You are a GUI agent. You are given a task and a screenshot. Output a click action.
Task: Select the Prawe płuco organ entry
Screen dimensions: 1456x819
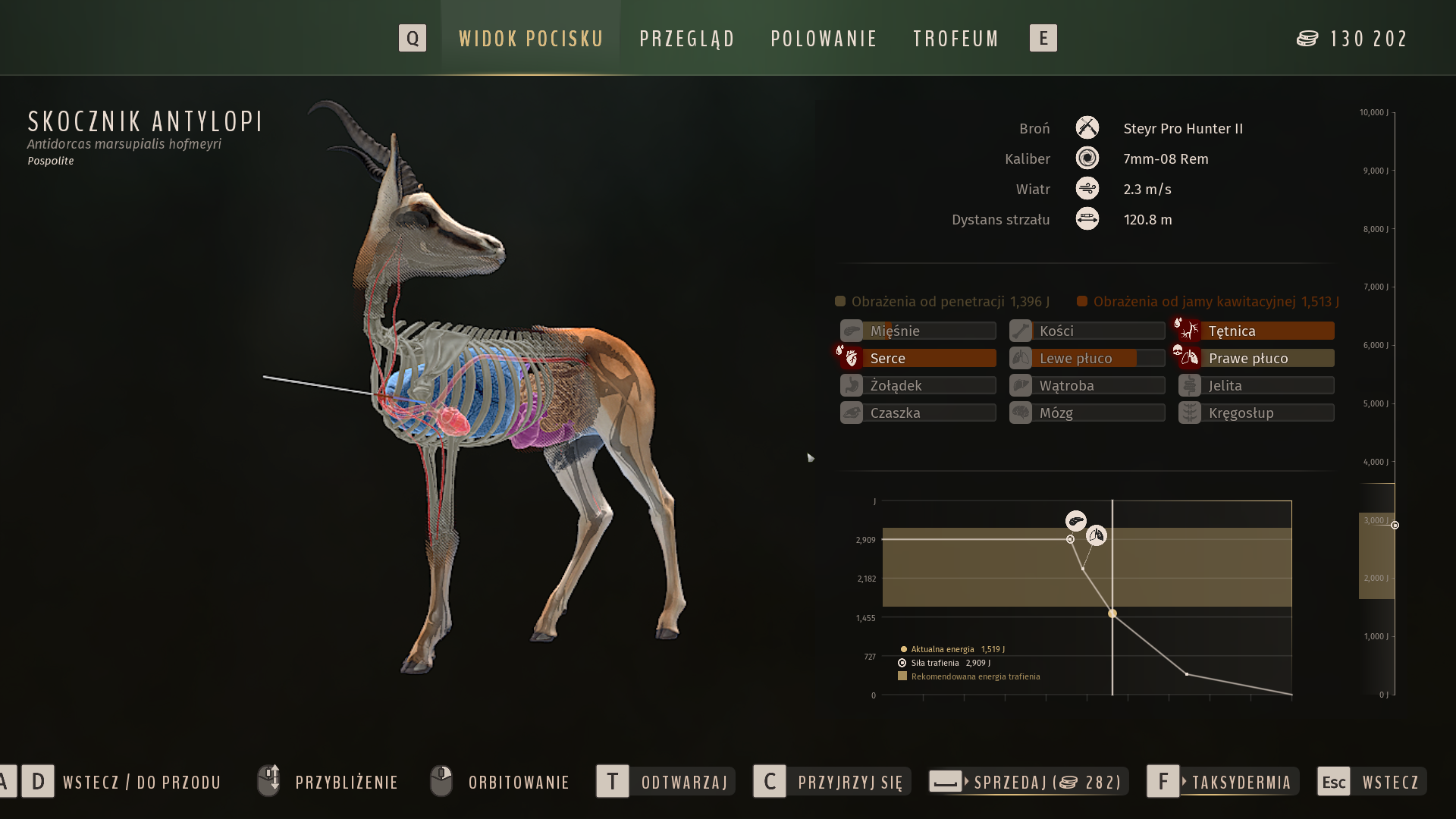pyautogui.click(x=1257, y=358)
